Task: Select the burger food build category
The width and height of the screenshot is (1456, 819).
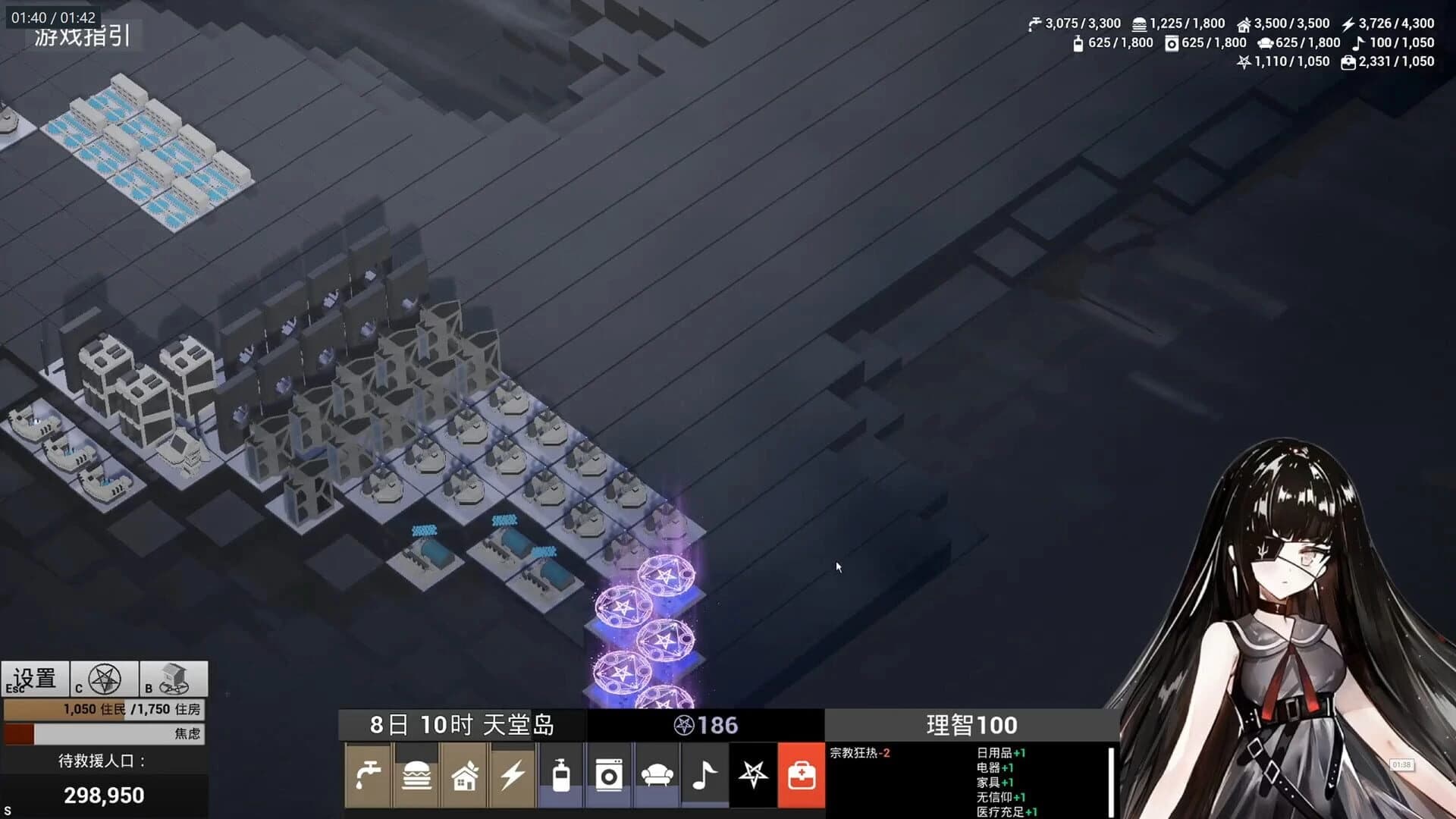Action: tap(417, 775)
